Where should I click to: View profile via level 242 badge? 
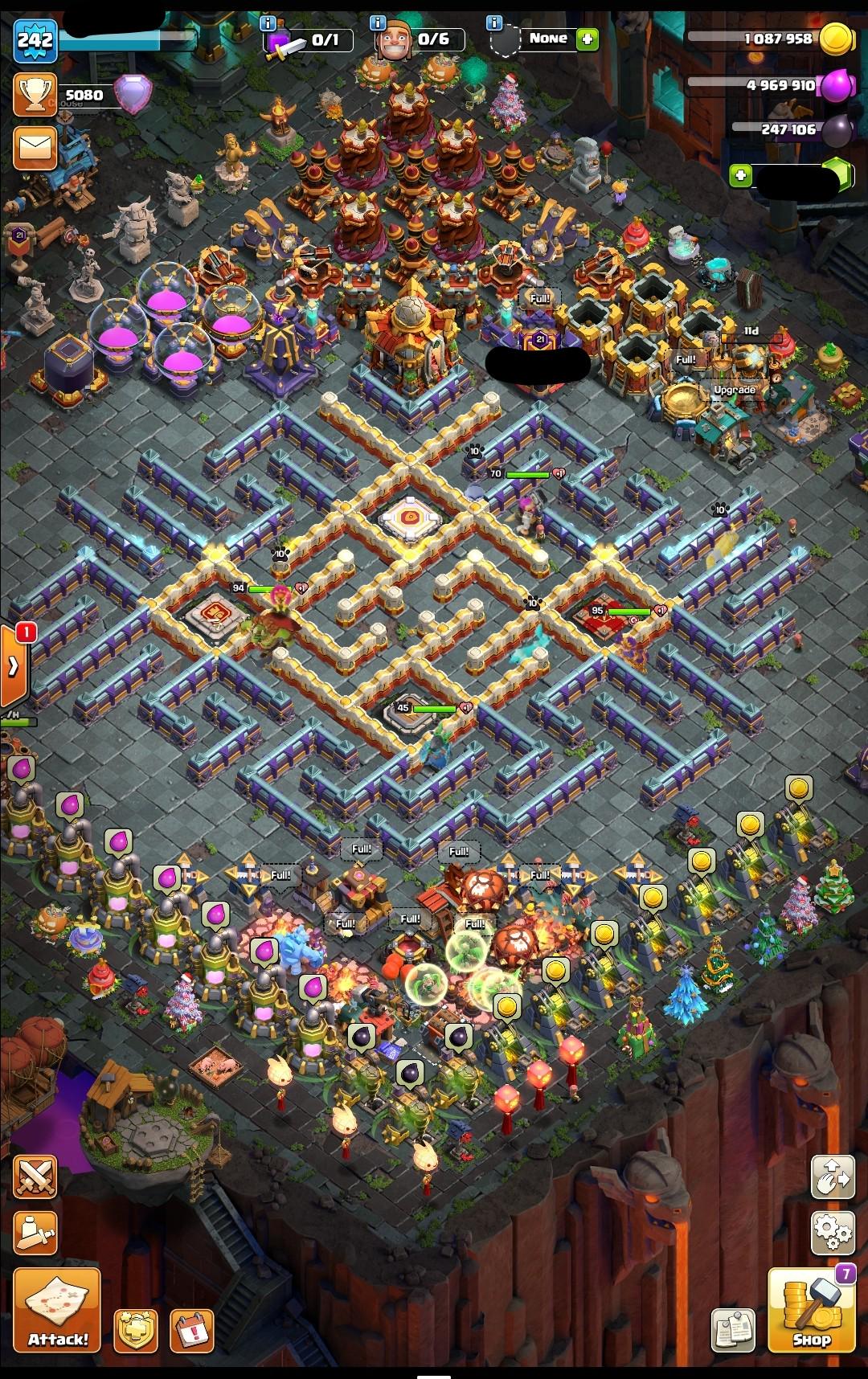click(35, 40)
